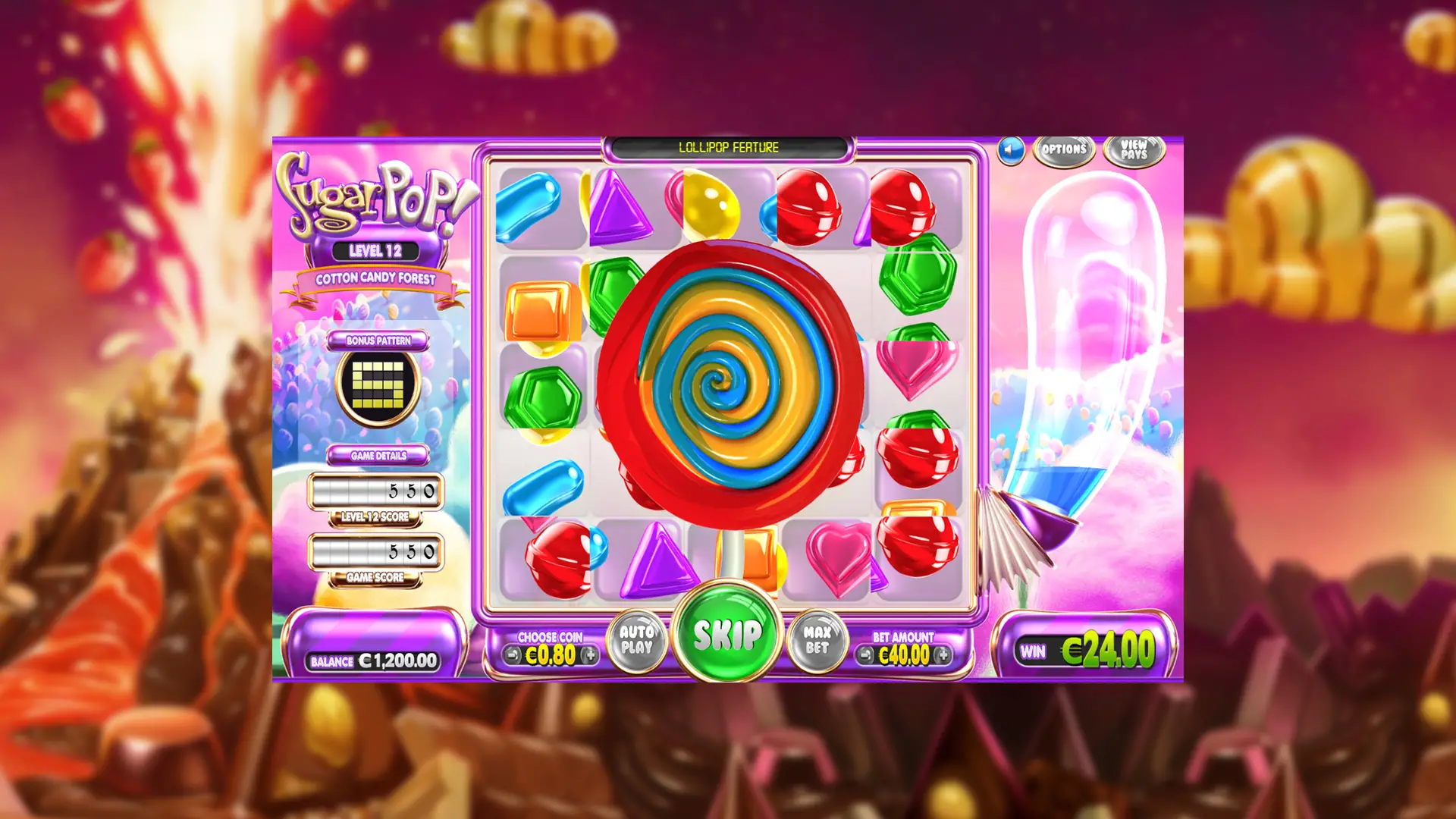Open the Options menu
Screen dimensions: 1456x819
[x=1064, y=149]
